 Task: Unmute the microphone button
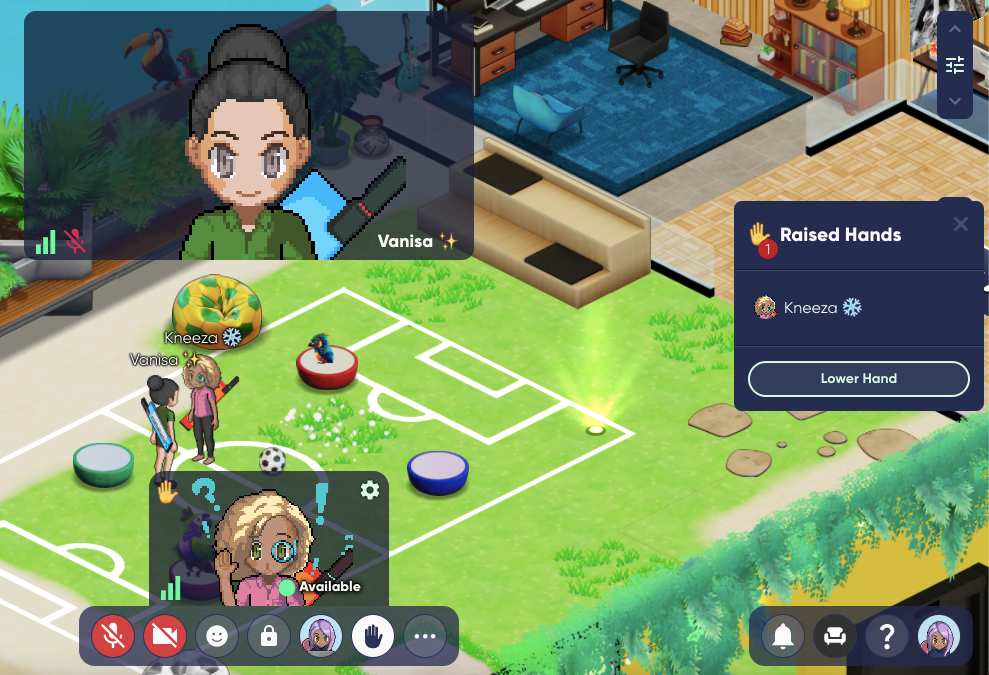point(113,636)
